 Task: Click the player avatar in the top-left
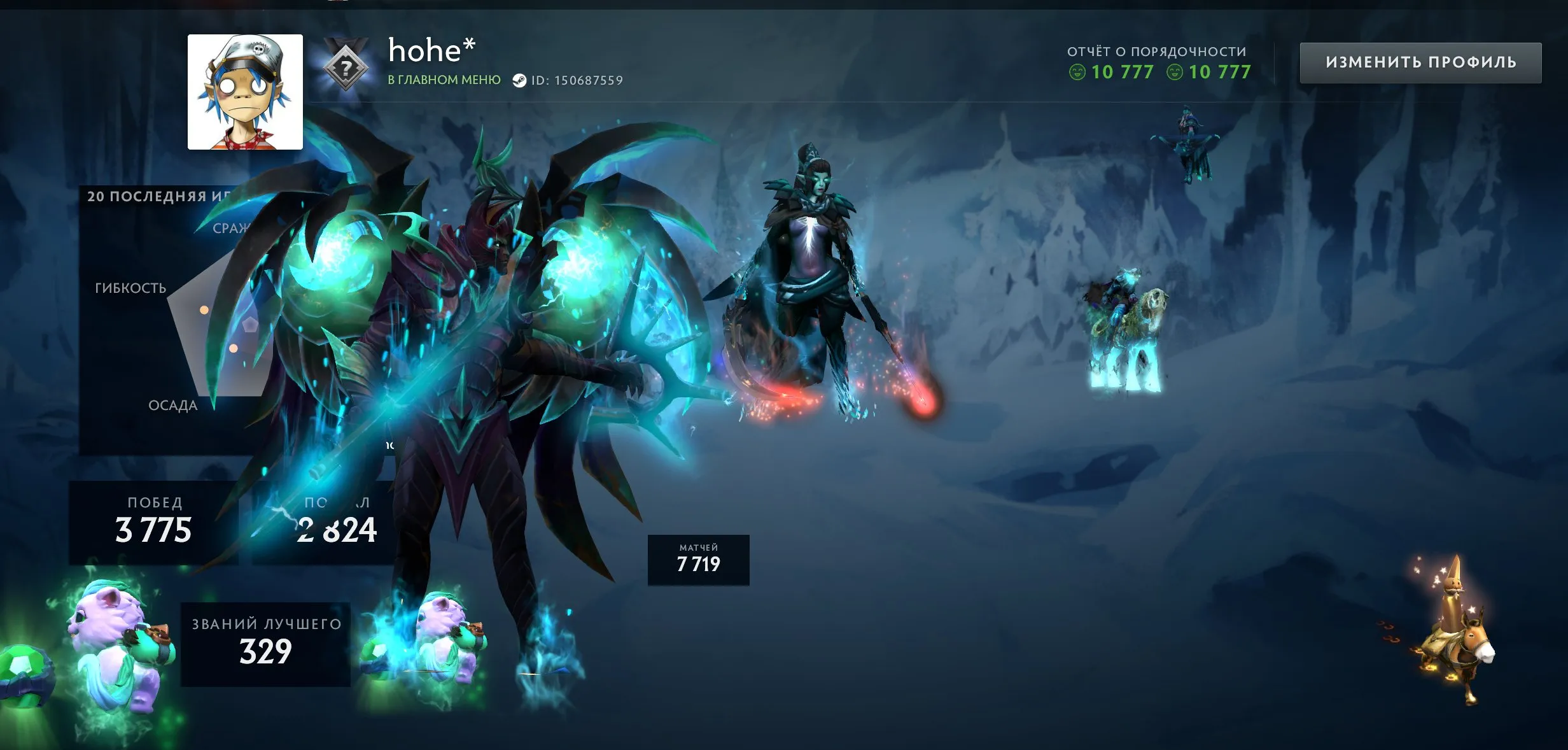(x=245, y=92)
